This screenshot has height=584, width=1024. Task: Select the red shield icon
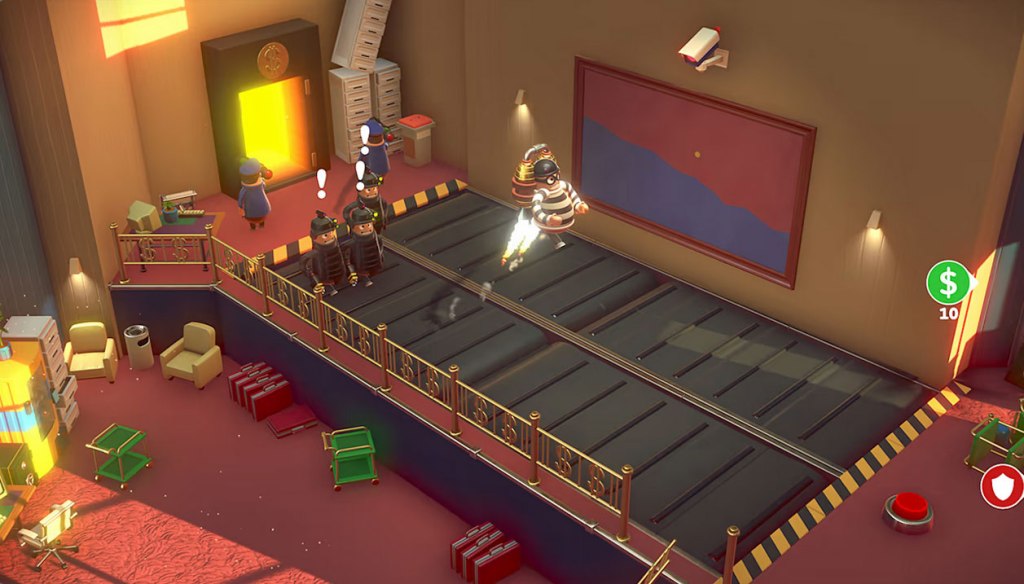click(1000, 487)
